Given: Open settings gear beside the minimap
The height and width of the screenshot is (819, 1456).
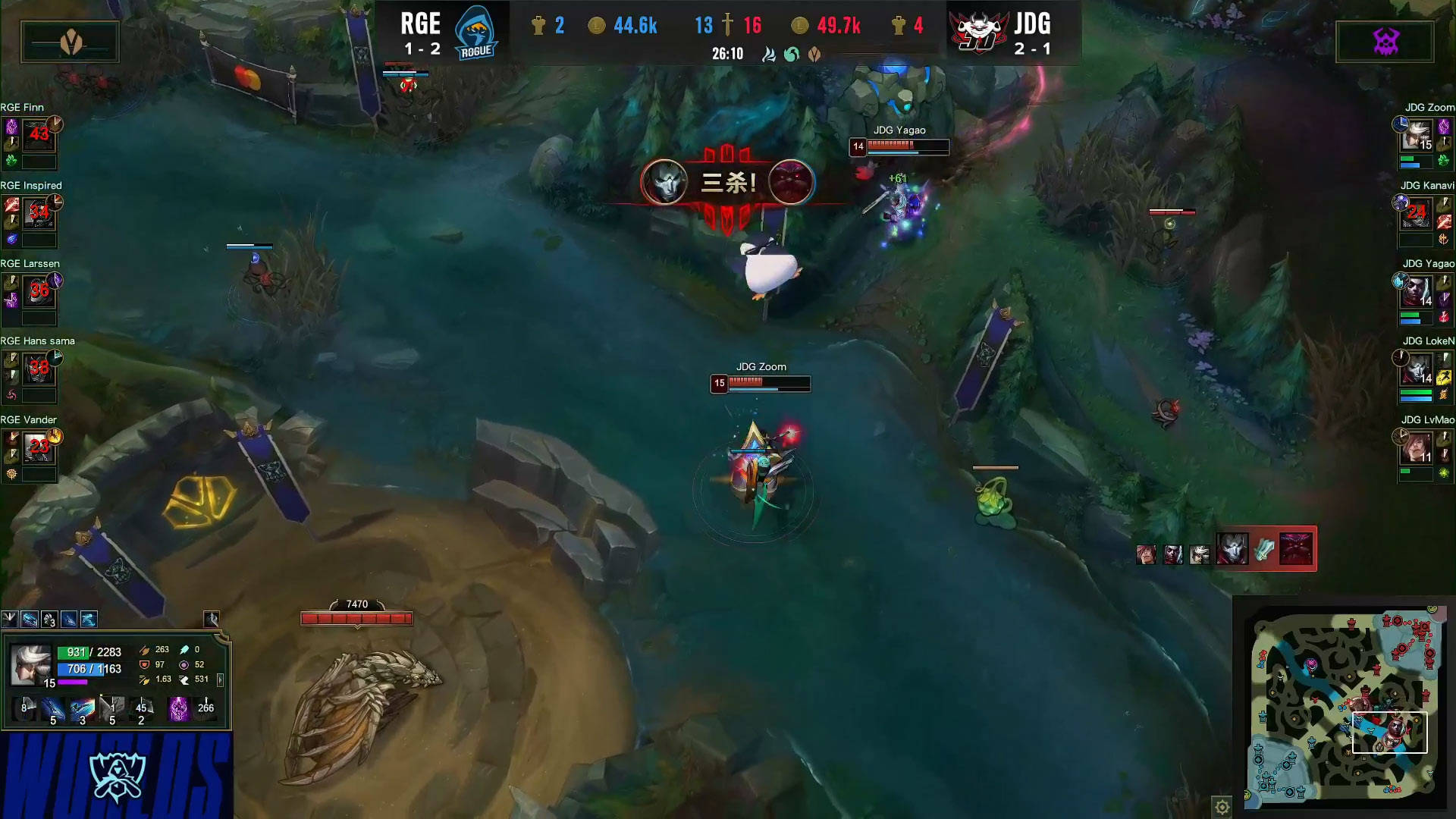Looking at the screenshot, I should (1222, 807).
